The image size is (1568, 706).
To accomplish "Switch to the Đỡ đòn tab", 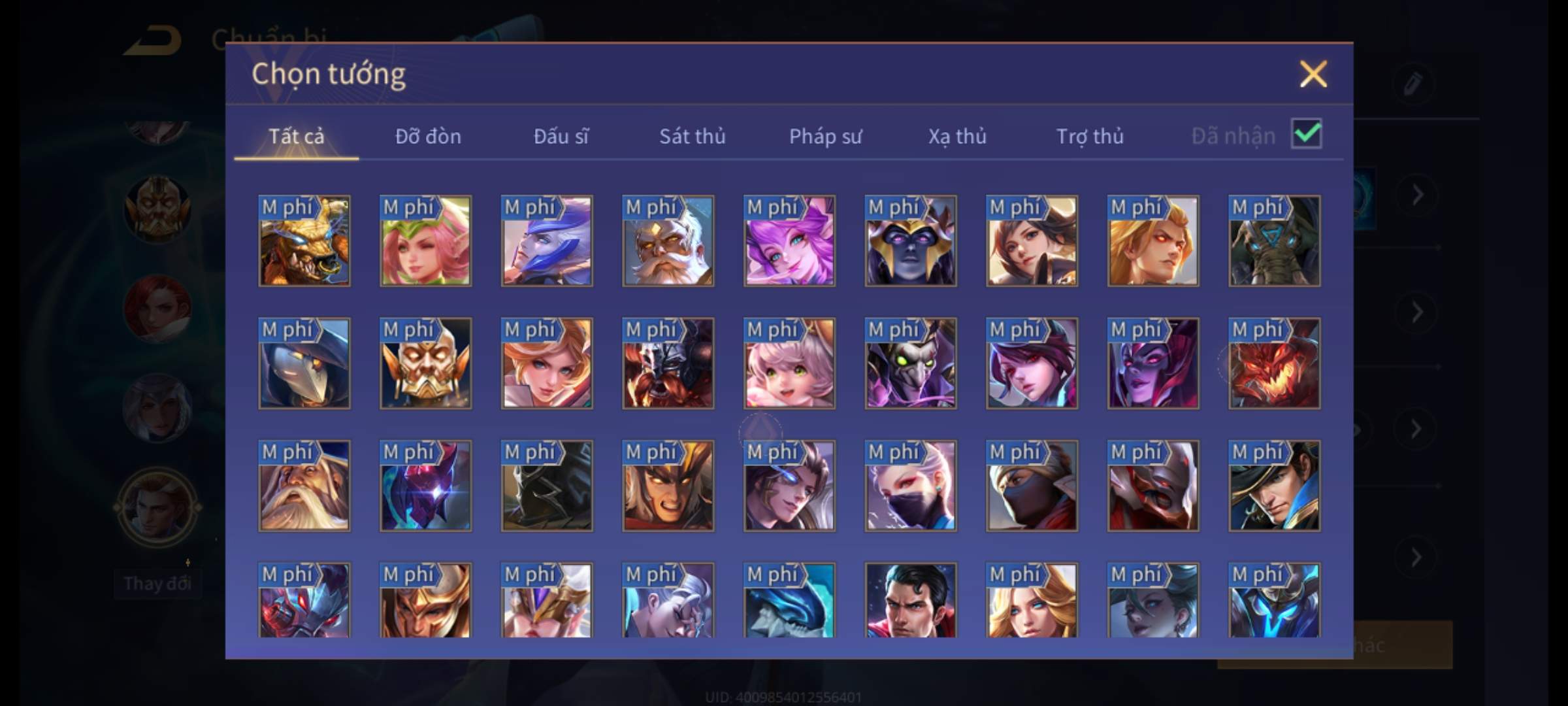I will [428, 136].
